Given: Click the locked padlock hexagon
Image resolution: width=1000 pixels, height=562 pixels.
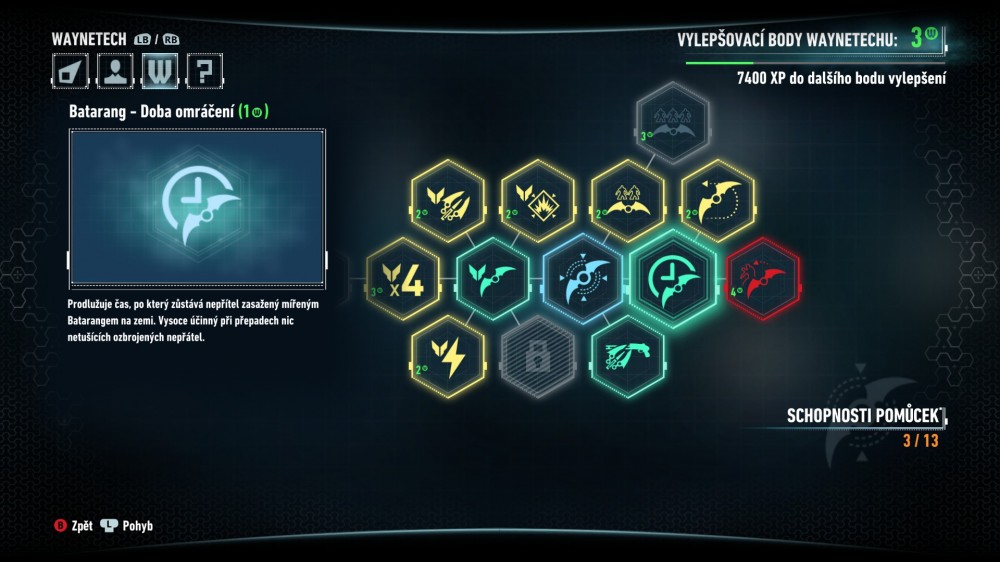Looking at the screenshot, I should 538,351.
